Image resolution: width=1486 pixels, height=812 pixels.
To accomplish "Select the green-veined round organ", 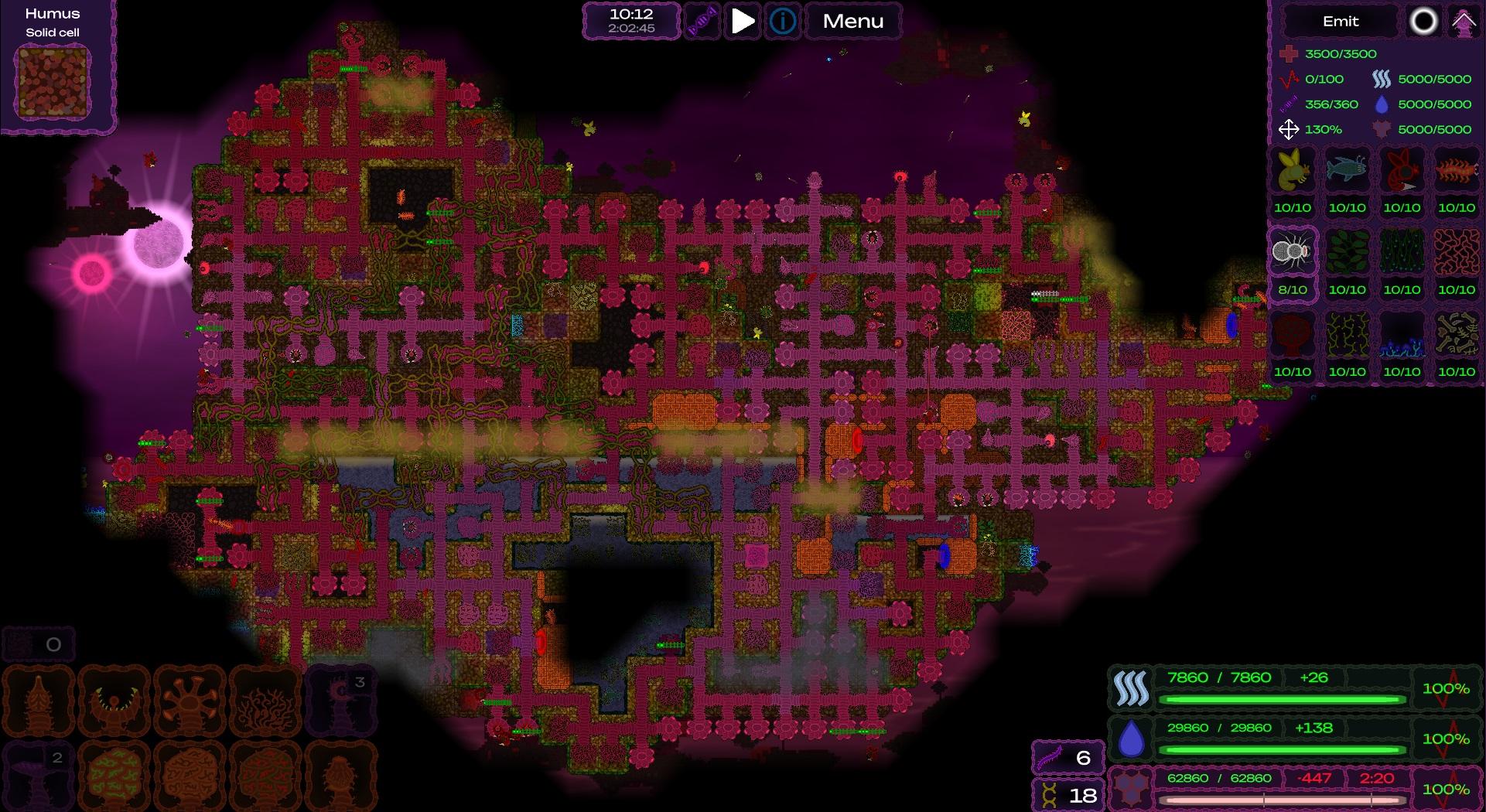I will click(114, 776).
